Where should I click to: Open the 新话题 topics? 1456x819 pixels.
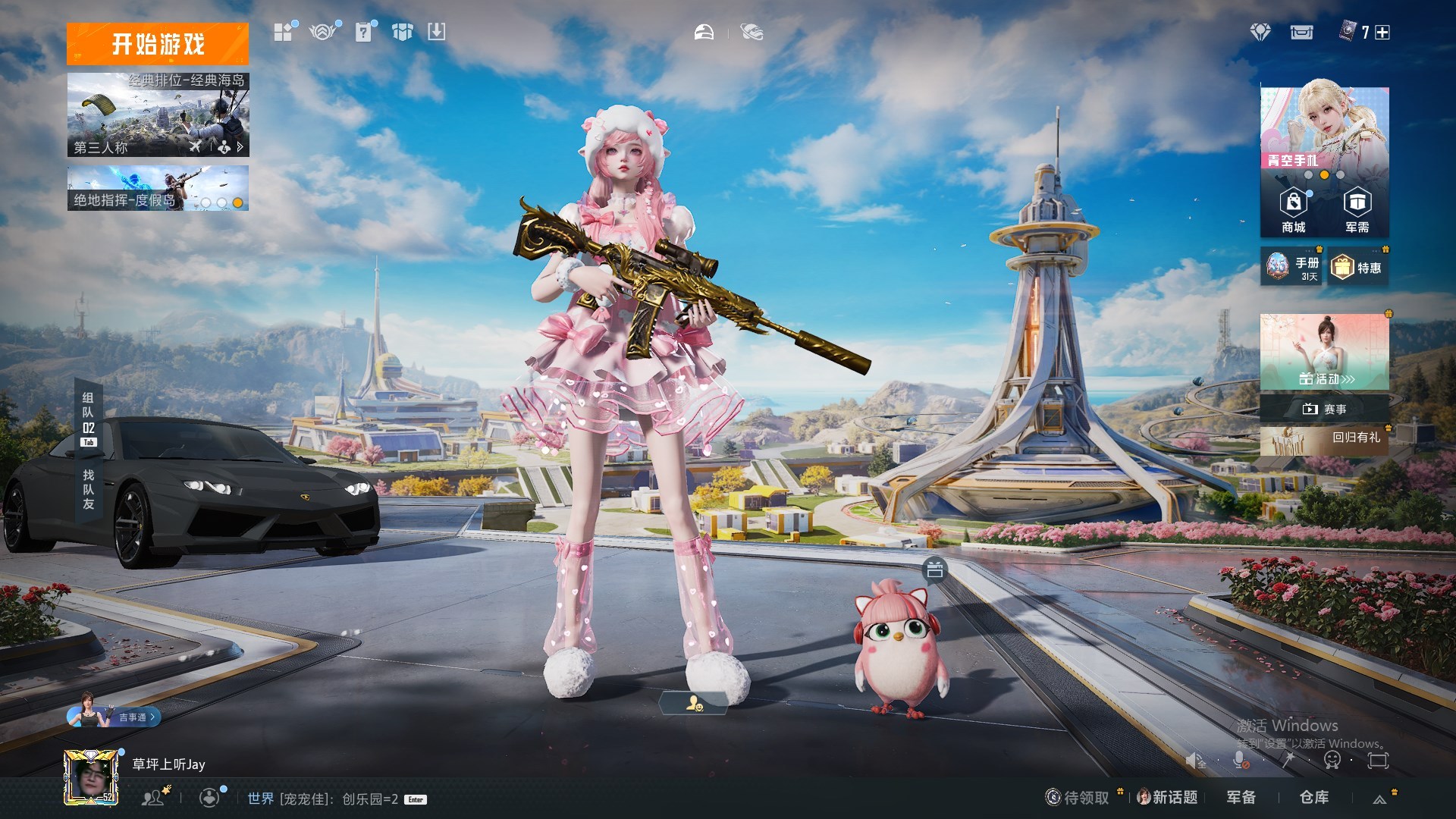[x=1168, y=797]
